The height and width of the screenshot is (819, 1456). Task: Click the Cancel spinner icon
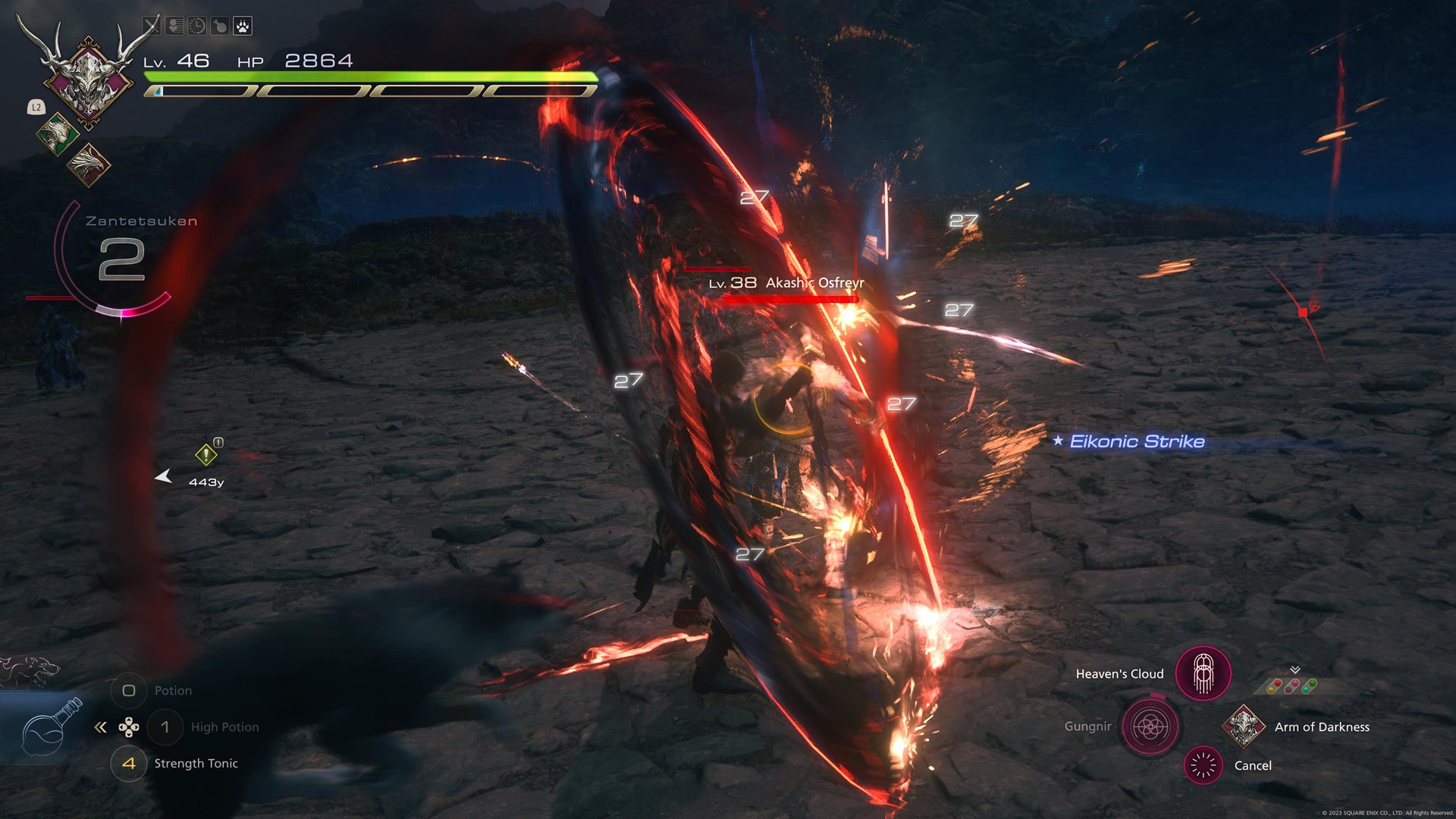tap(1202, 765)
